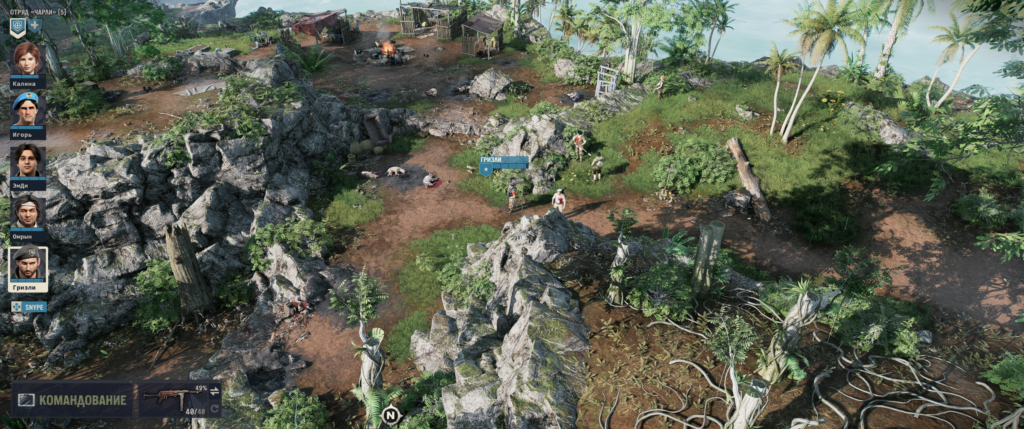This screenshot has height=429, width=1024.
Task: Choose the ЭнДи mercenary portrait
Action: tap(27, 161)
